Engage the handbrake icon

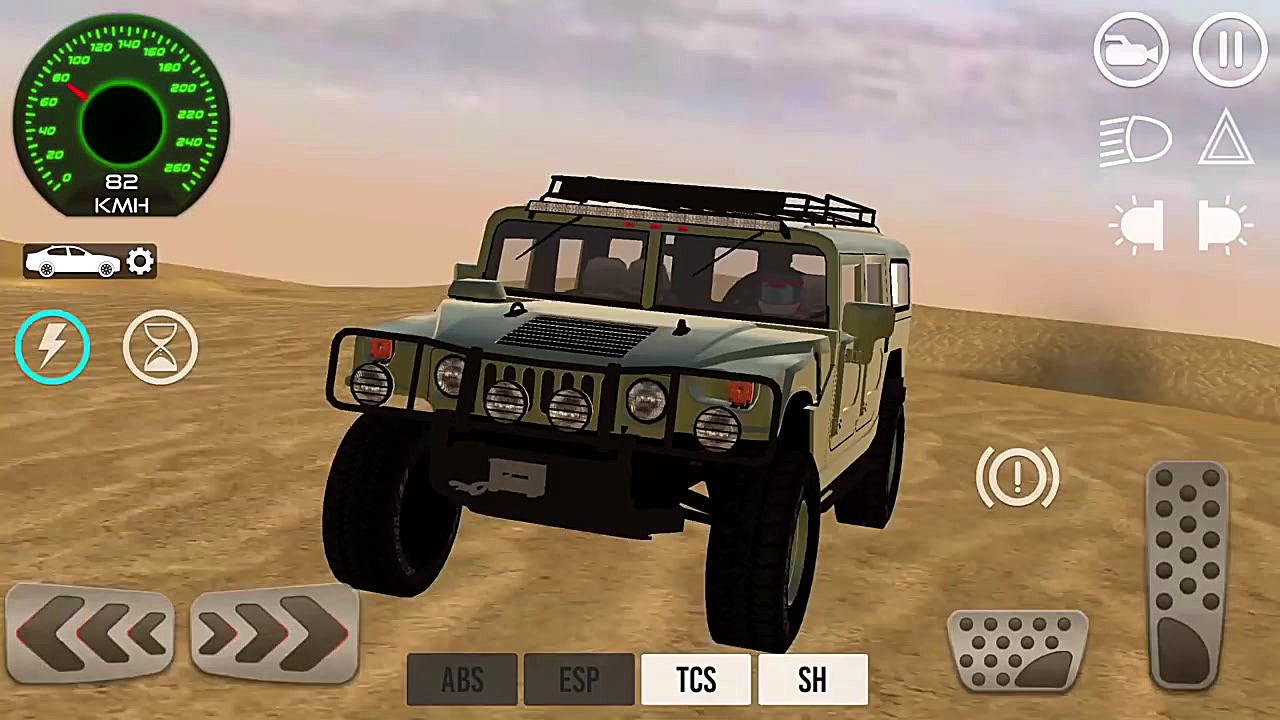click(x=1017, y=477)
